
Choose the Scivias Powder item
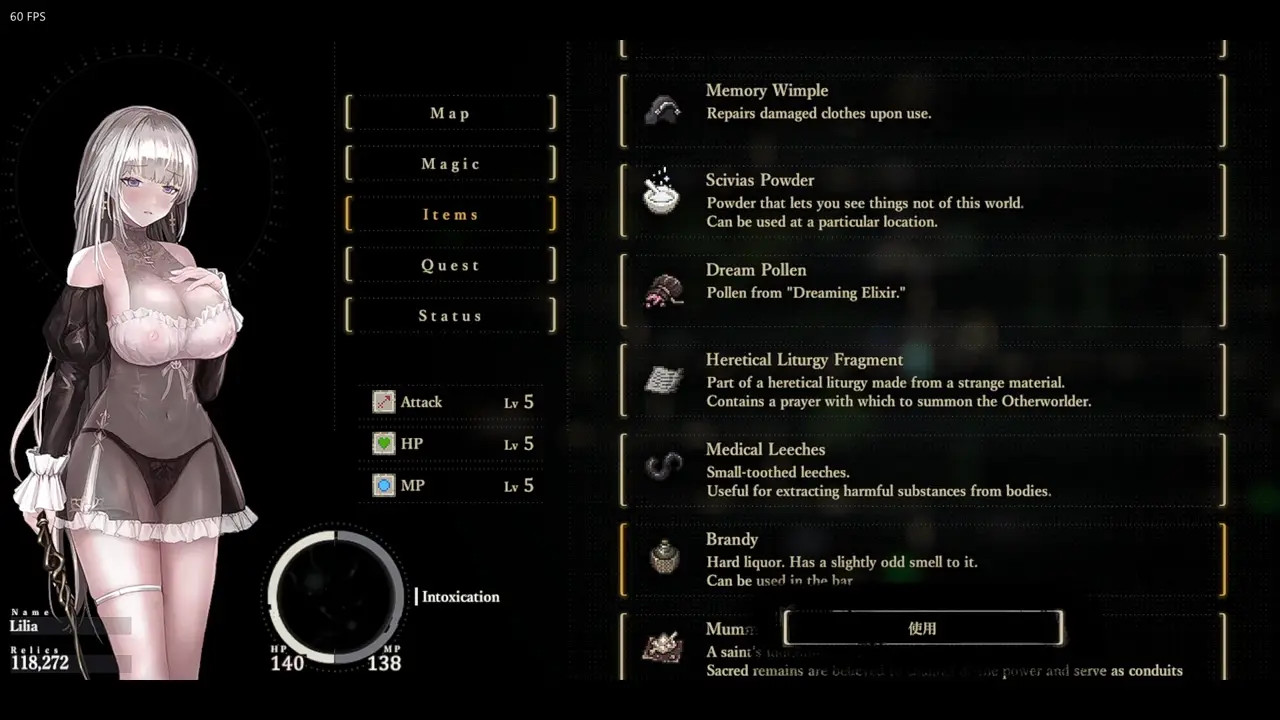922,200
